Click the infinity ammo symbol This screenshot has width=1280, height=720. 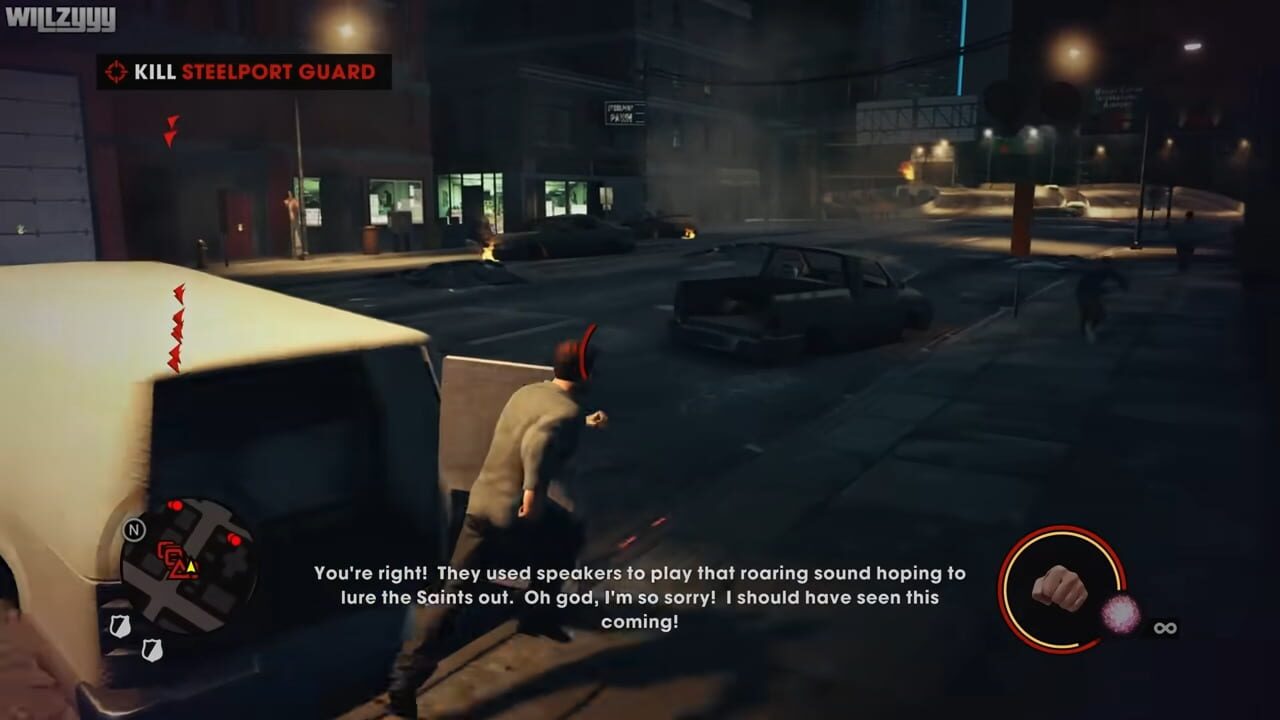click(x=1164, y=628)
